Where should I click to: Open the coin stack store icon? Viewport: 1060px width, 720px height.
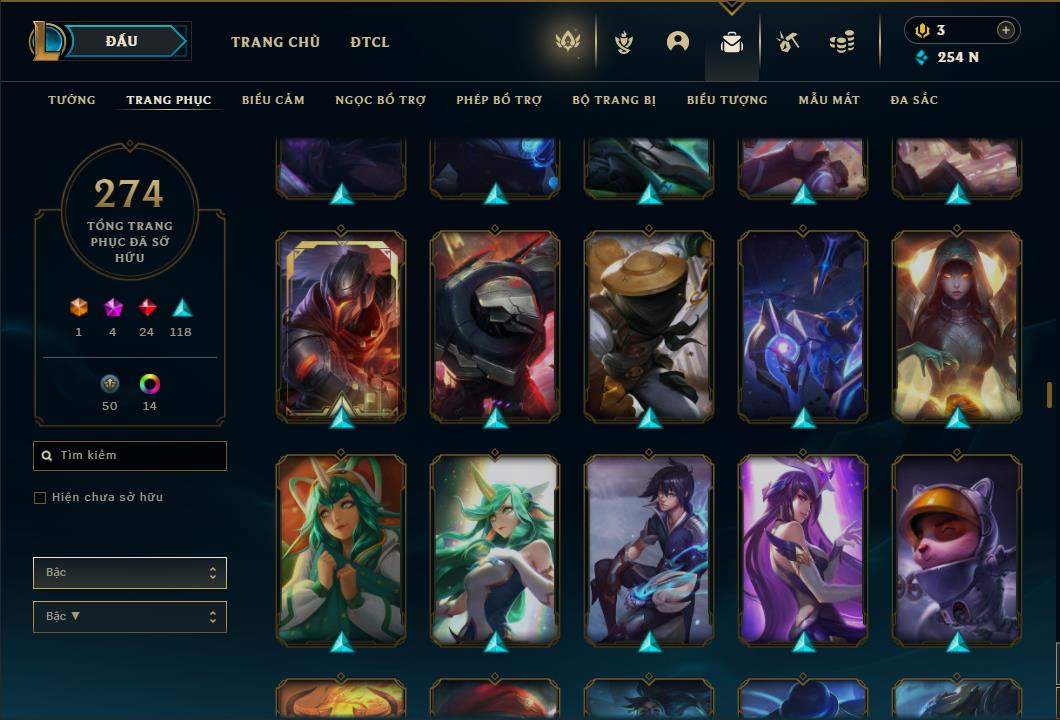click(842, 42)
